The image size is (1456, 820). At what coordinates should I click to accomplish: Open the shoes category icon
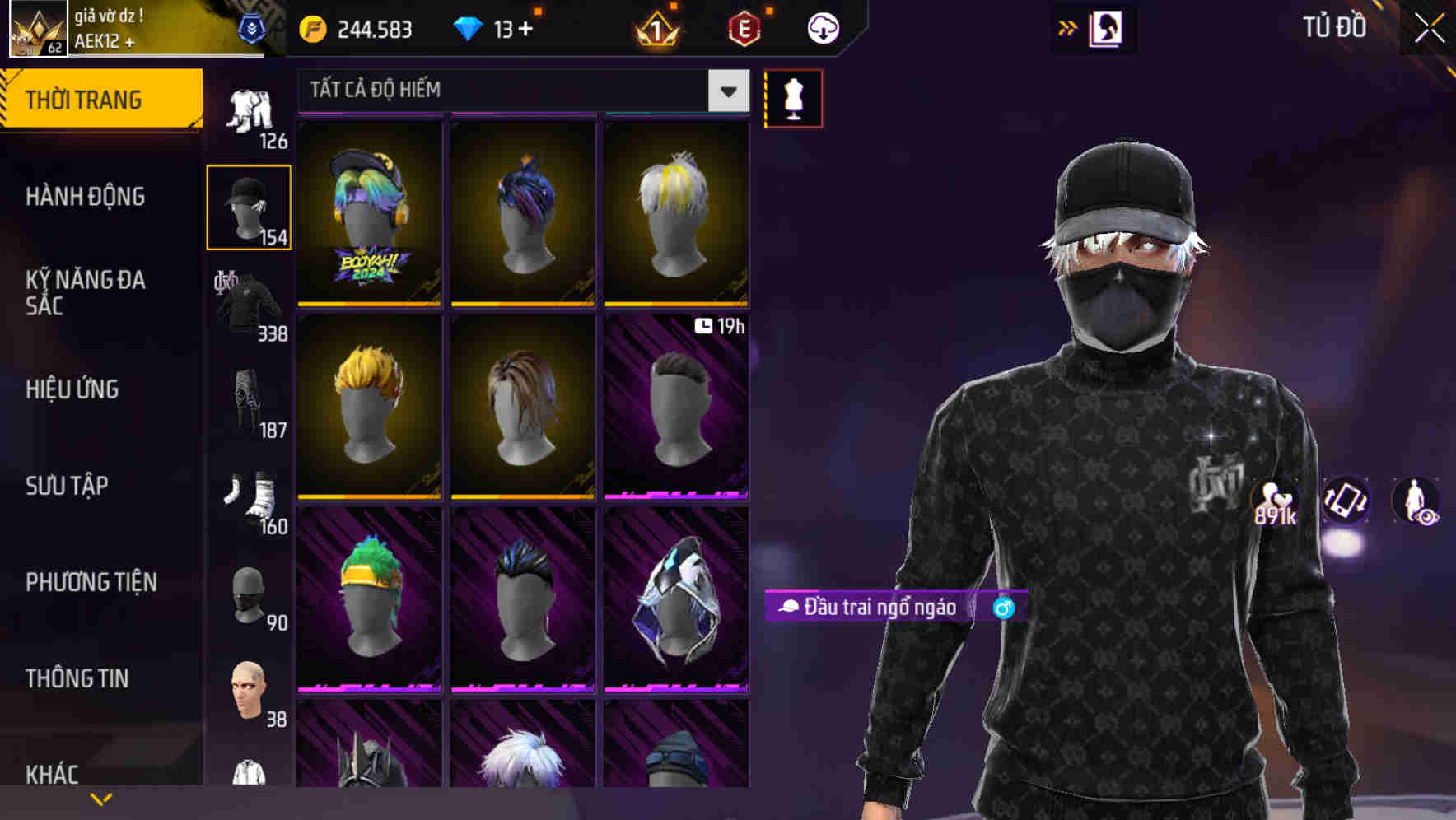click(x=249, y=494)
